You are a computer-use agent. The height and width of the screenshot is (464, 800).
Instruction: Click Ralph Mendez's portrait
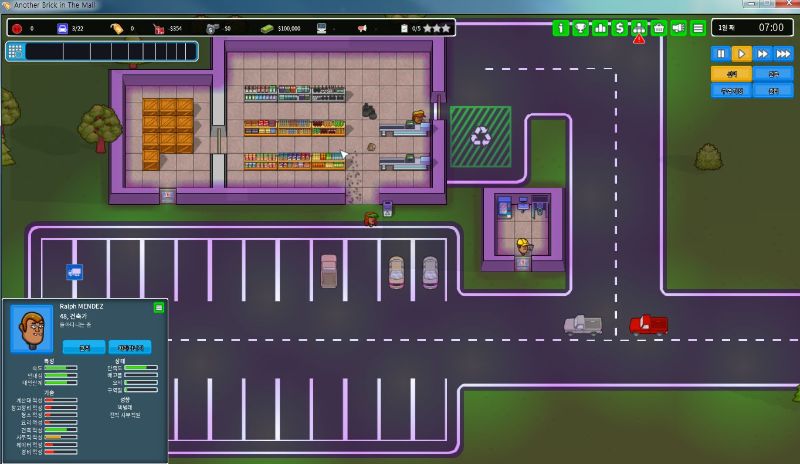pos(31,329)
